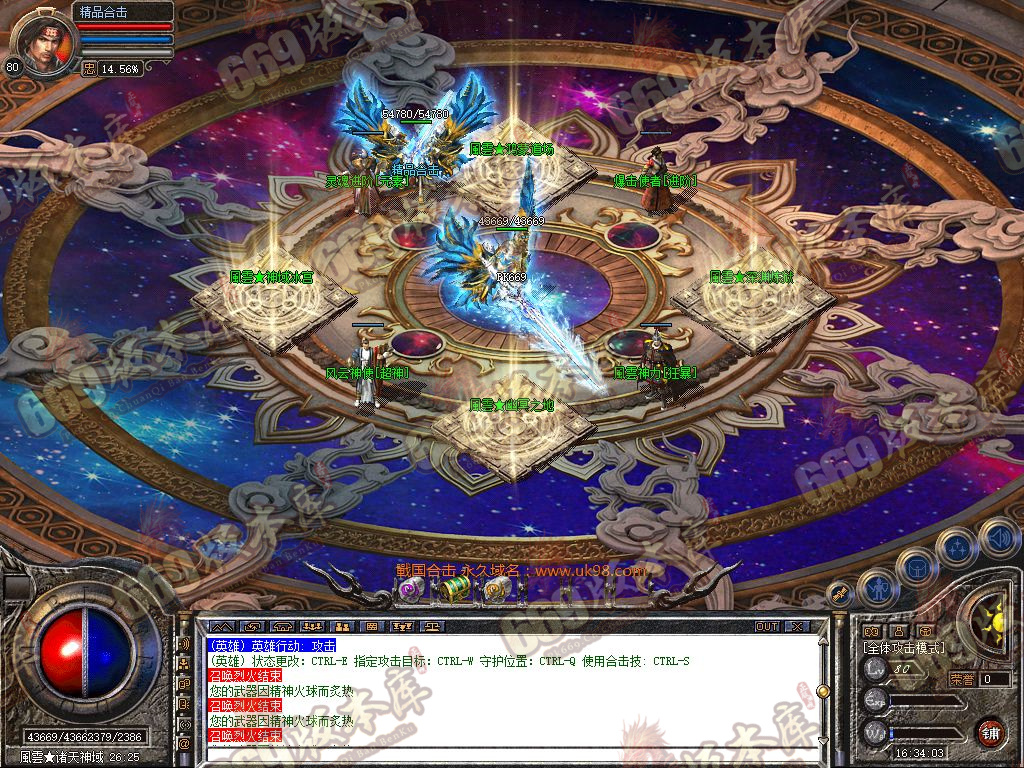Open the character status silhouette button
Viewport: 1024px width, 768px height.
(878, 588)
